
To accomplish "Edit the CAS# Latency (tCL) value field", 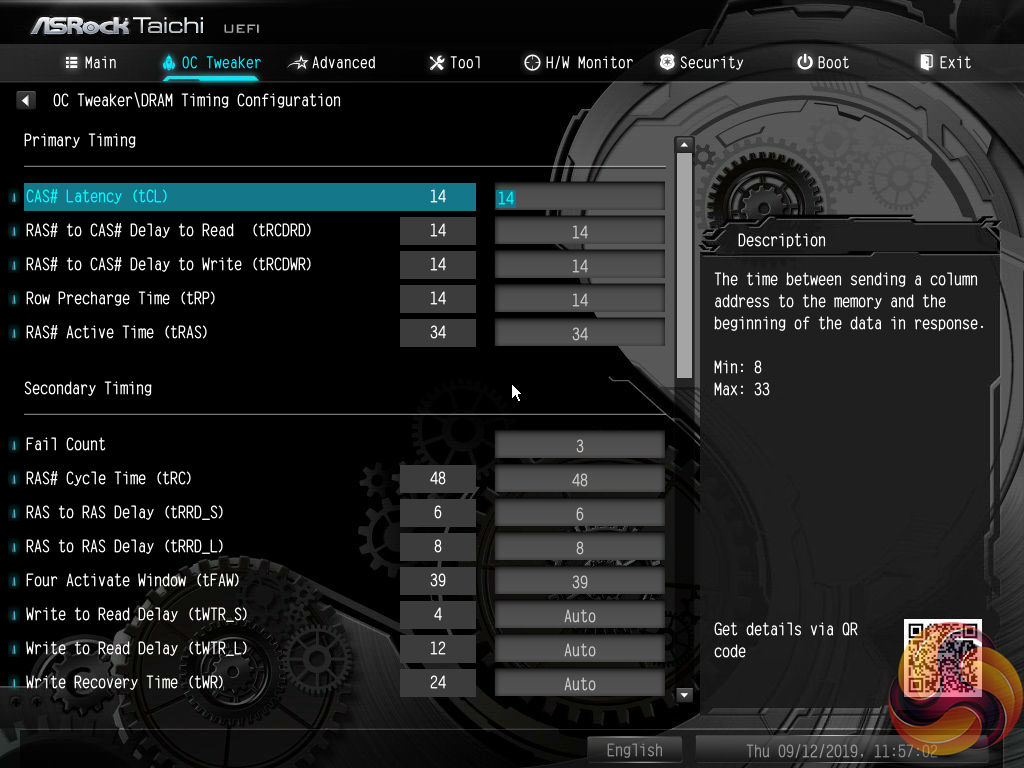I will click(580, 197).
